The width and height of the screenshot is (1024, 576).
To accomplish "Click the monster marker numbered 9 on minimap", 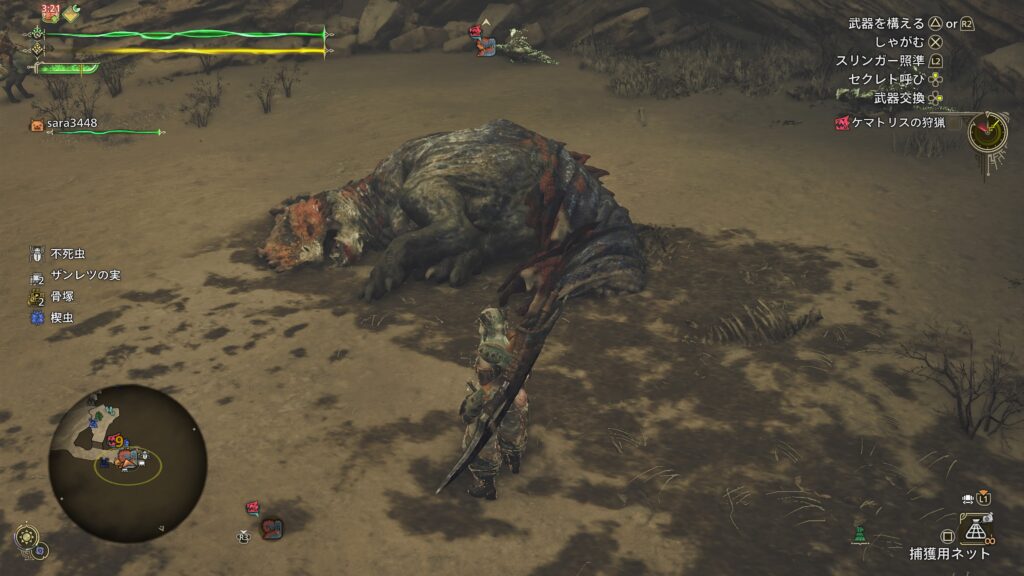I will pos(119,441).
